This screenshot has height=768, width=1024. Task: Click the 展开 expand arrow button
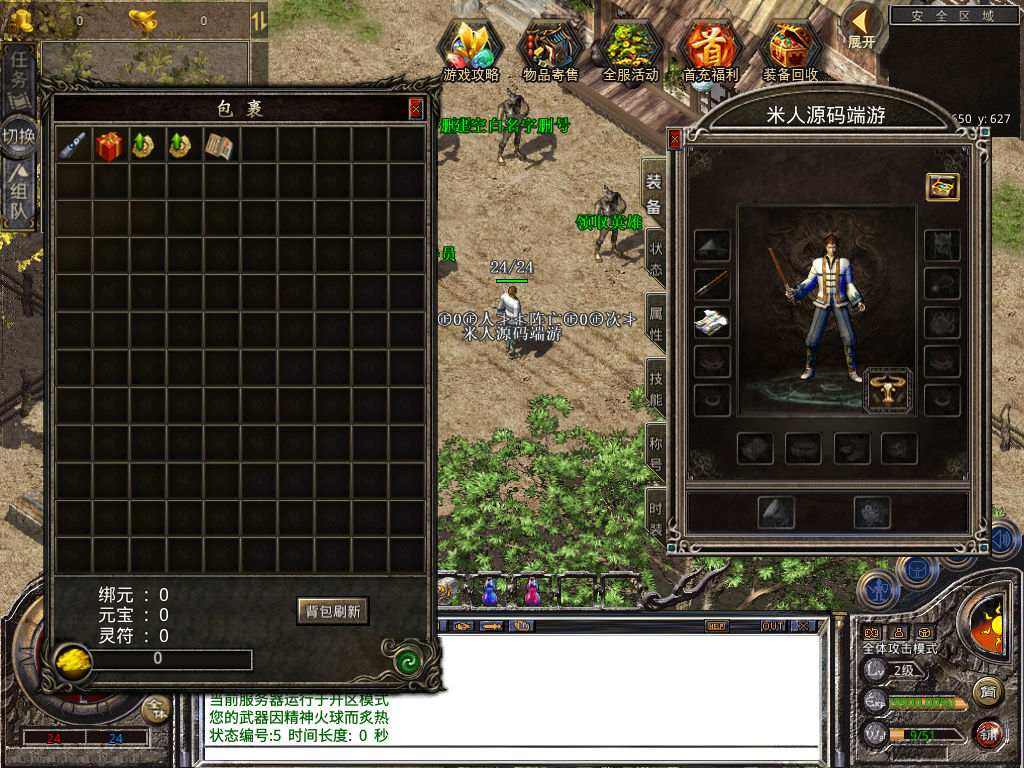862,27
